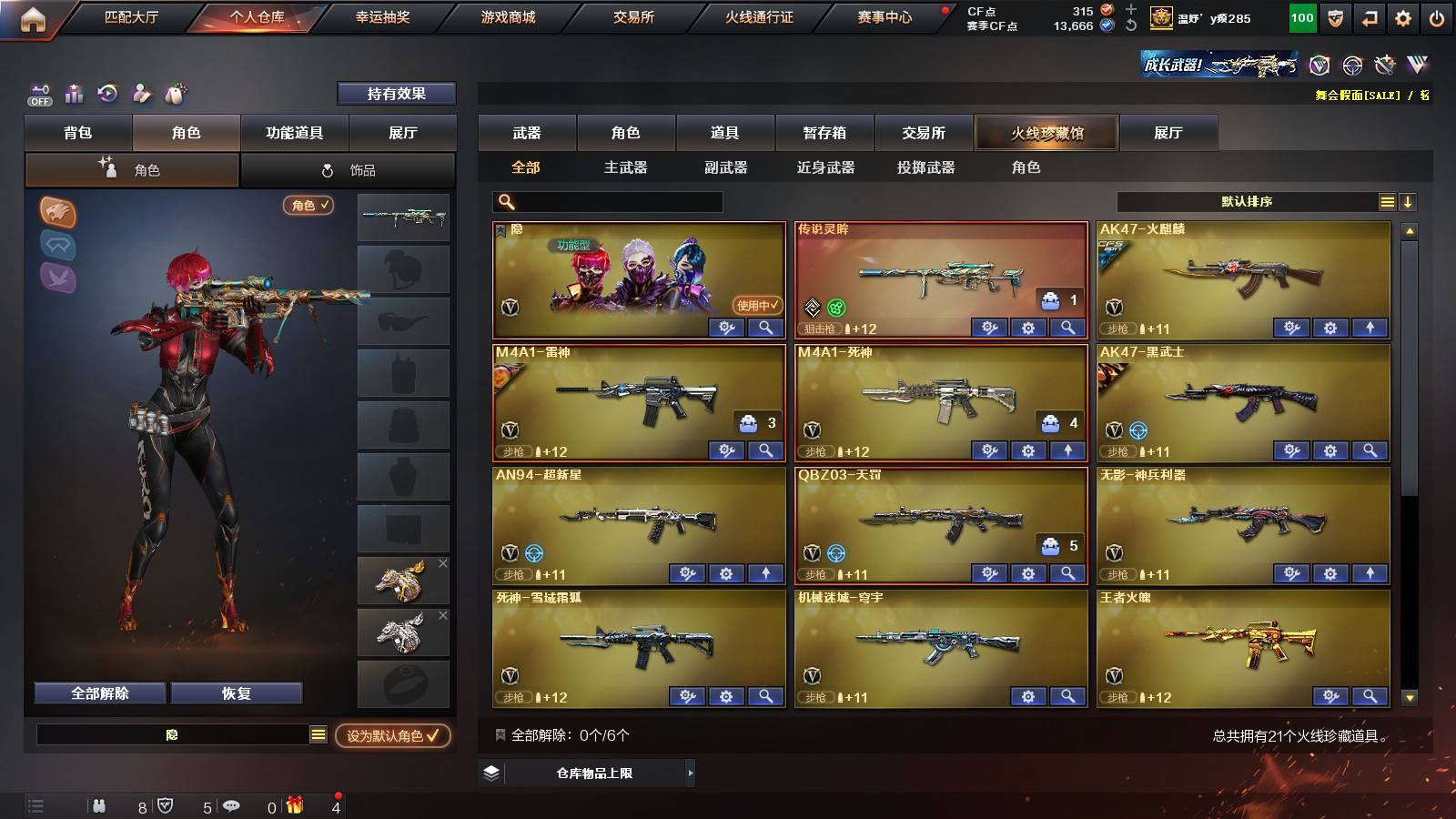Switch to the 火线珍藏馆 tab

(1046, 133)
